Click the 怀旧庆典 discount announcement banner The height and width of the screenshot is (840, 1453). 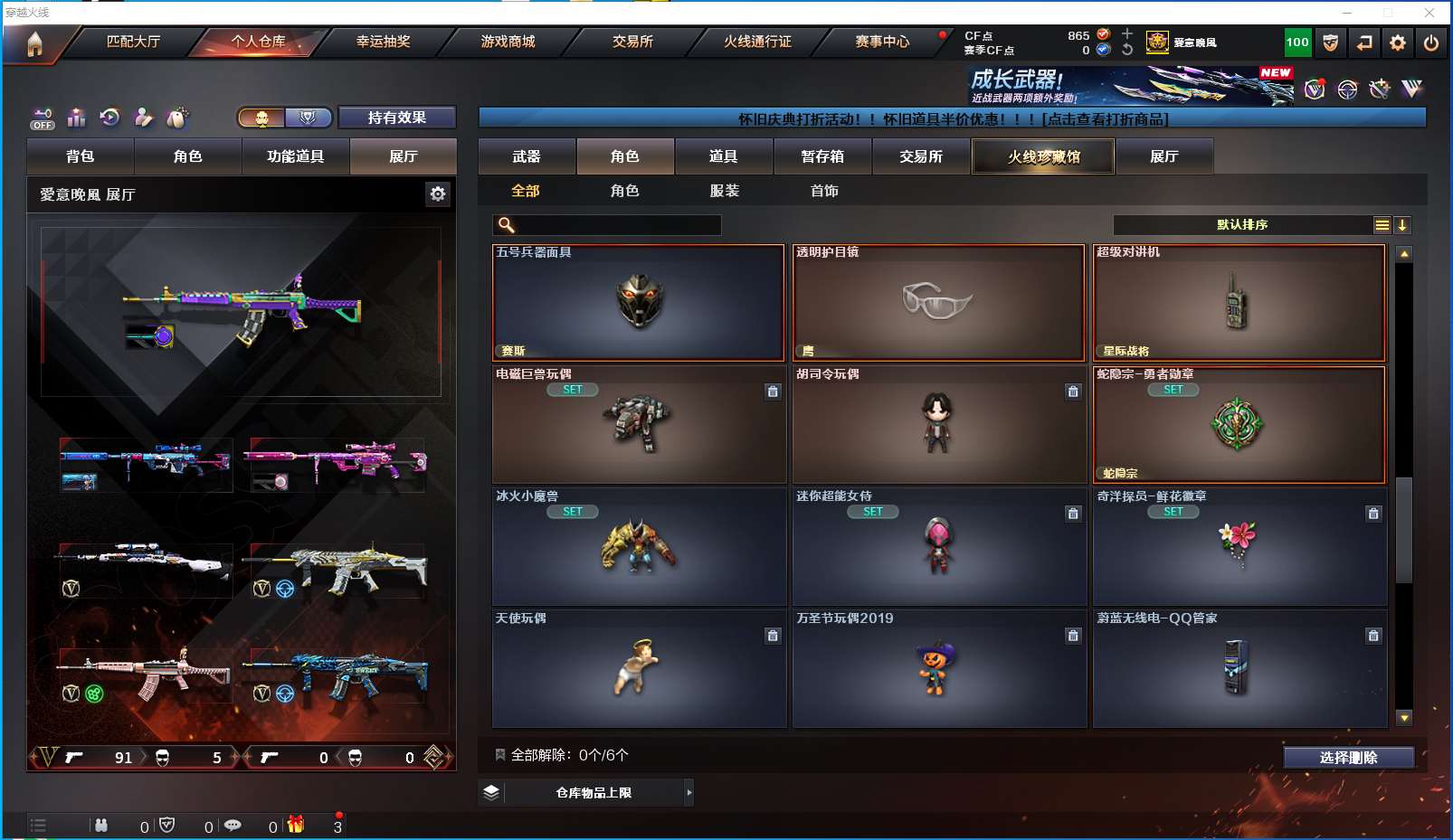click(x=952, y=119)
